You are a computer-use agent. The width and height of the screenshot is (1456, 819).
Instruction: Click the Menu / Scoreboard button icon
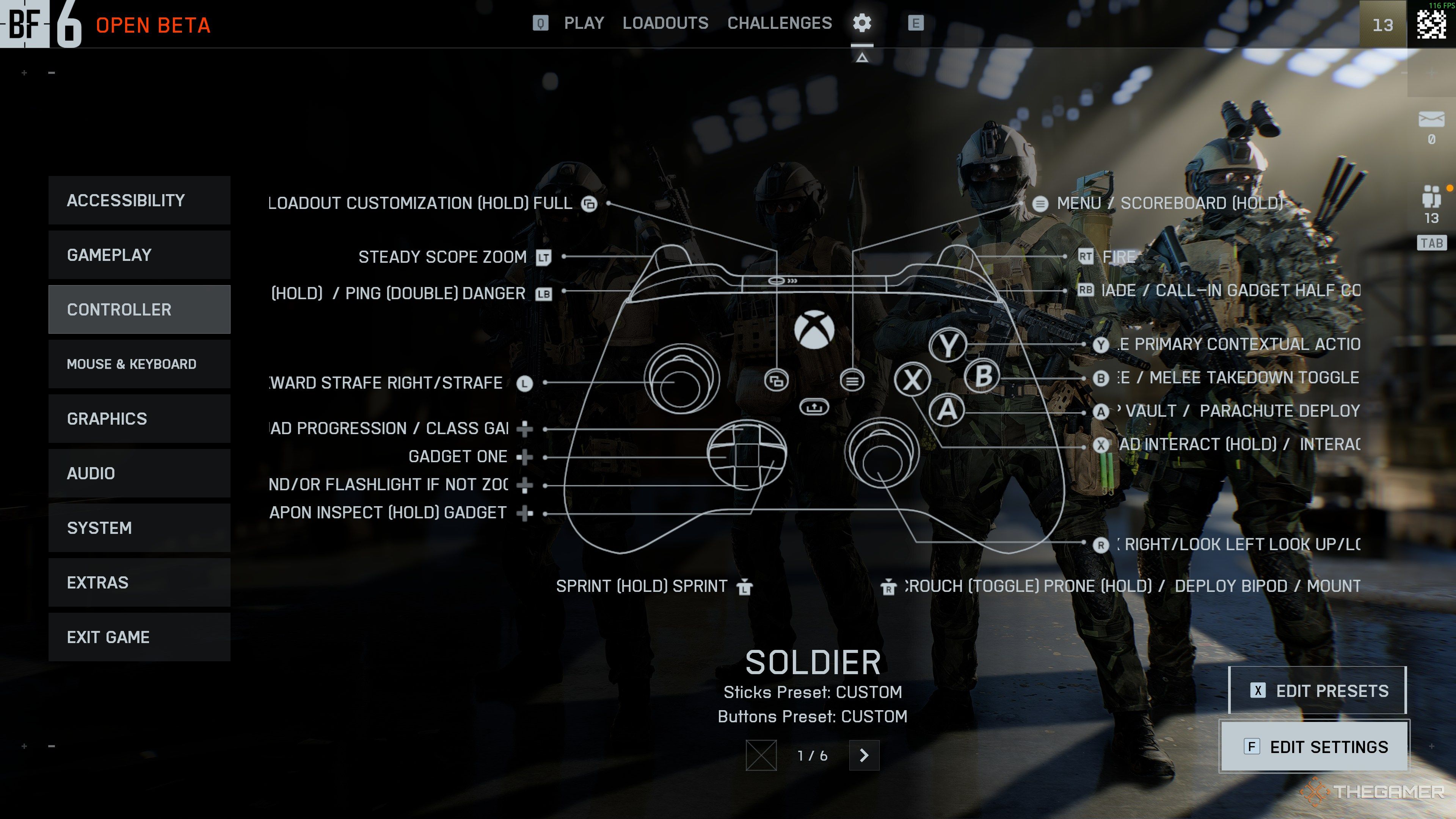tap(1040, 204)
